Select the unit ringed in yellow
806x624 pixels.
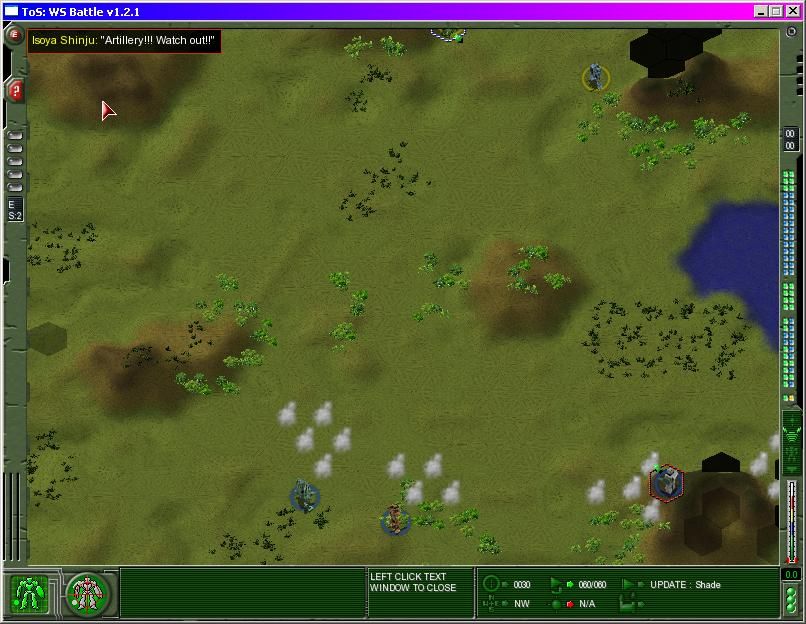point(597,77)
